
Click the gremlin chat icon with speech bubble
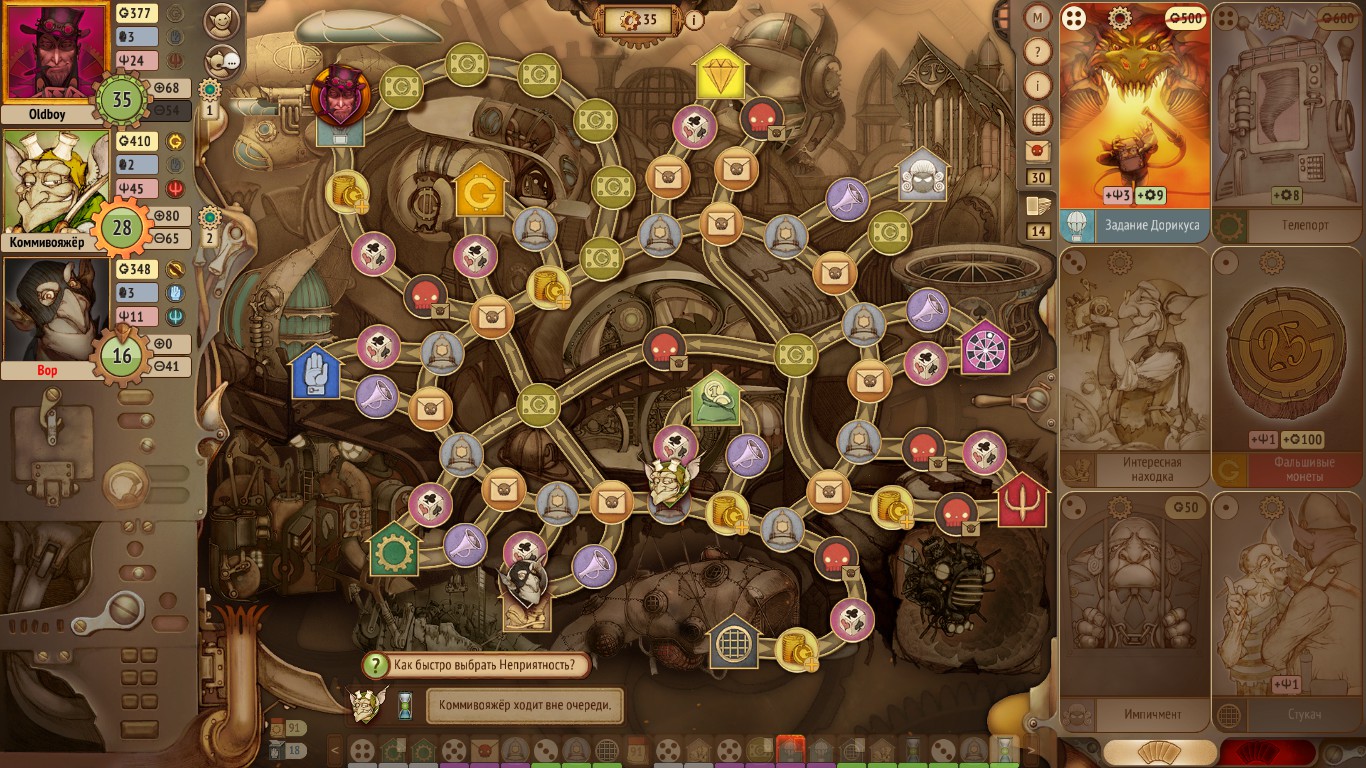pos(222,60)
